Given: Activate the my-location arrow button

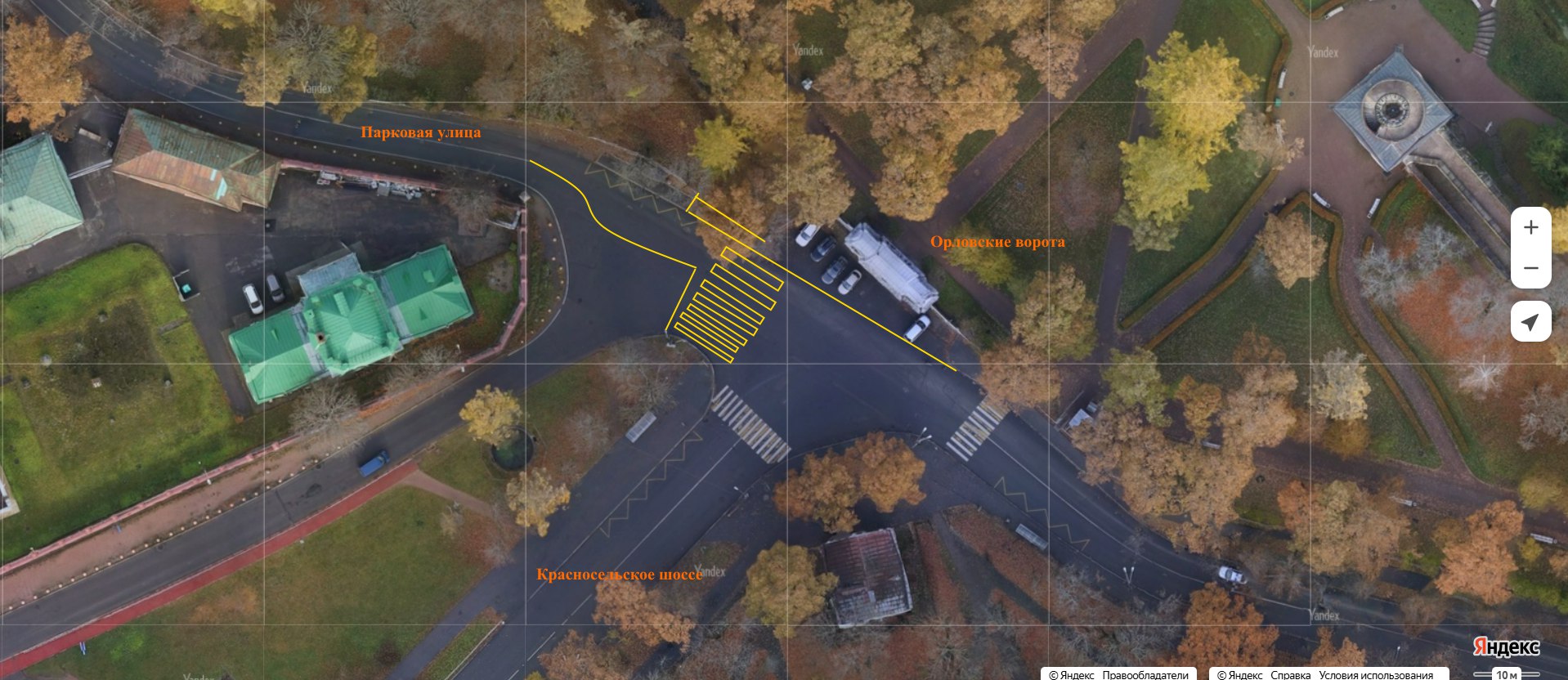Looking at the screenshot, I should tap(1530, 321).
